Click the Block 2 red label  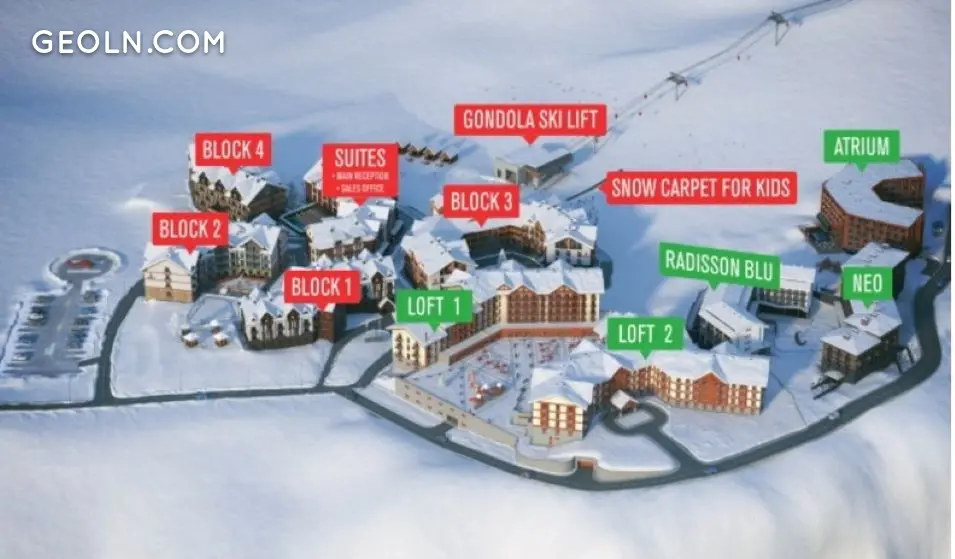(190, 229)
